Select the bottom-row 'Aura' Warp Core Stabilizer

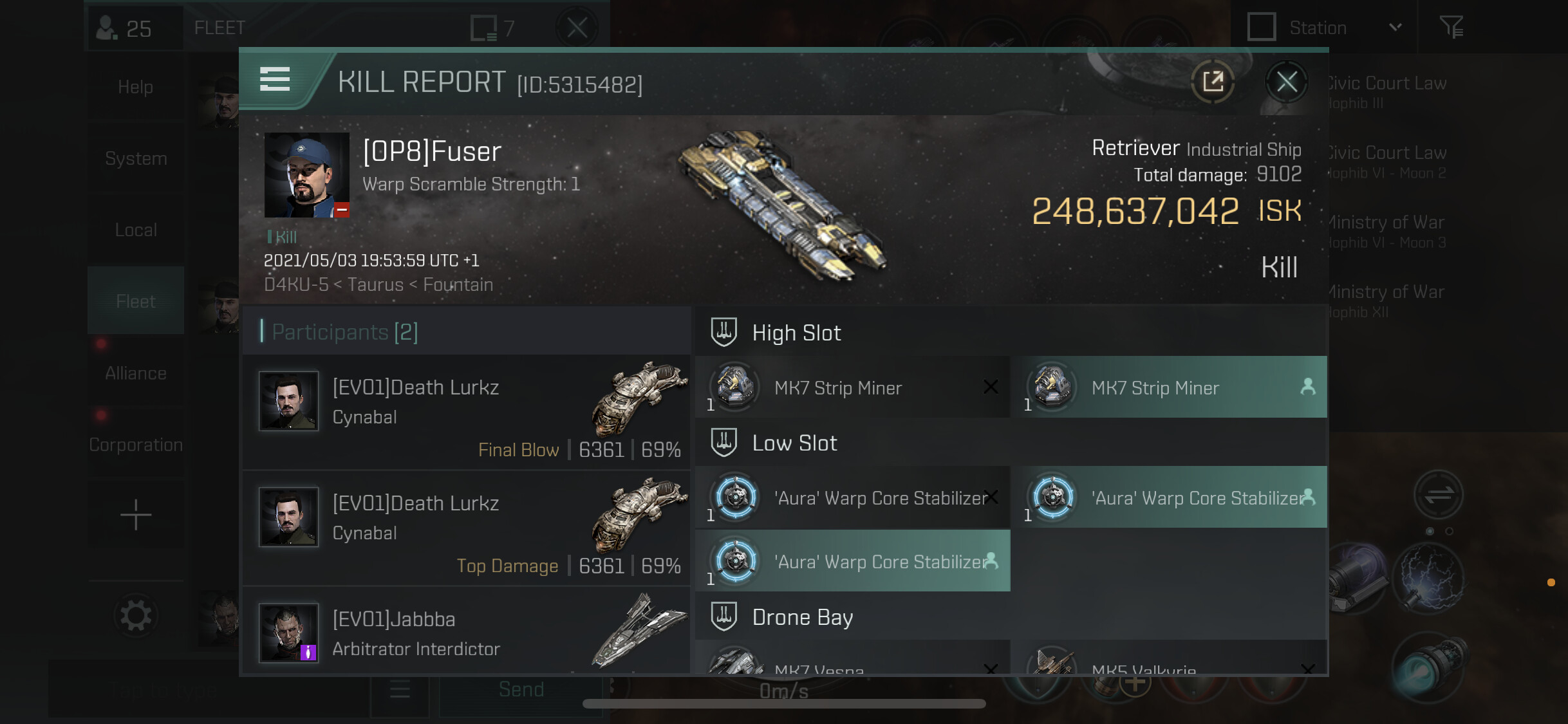pyautogui.click(x=852, y=561)
